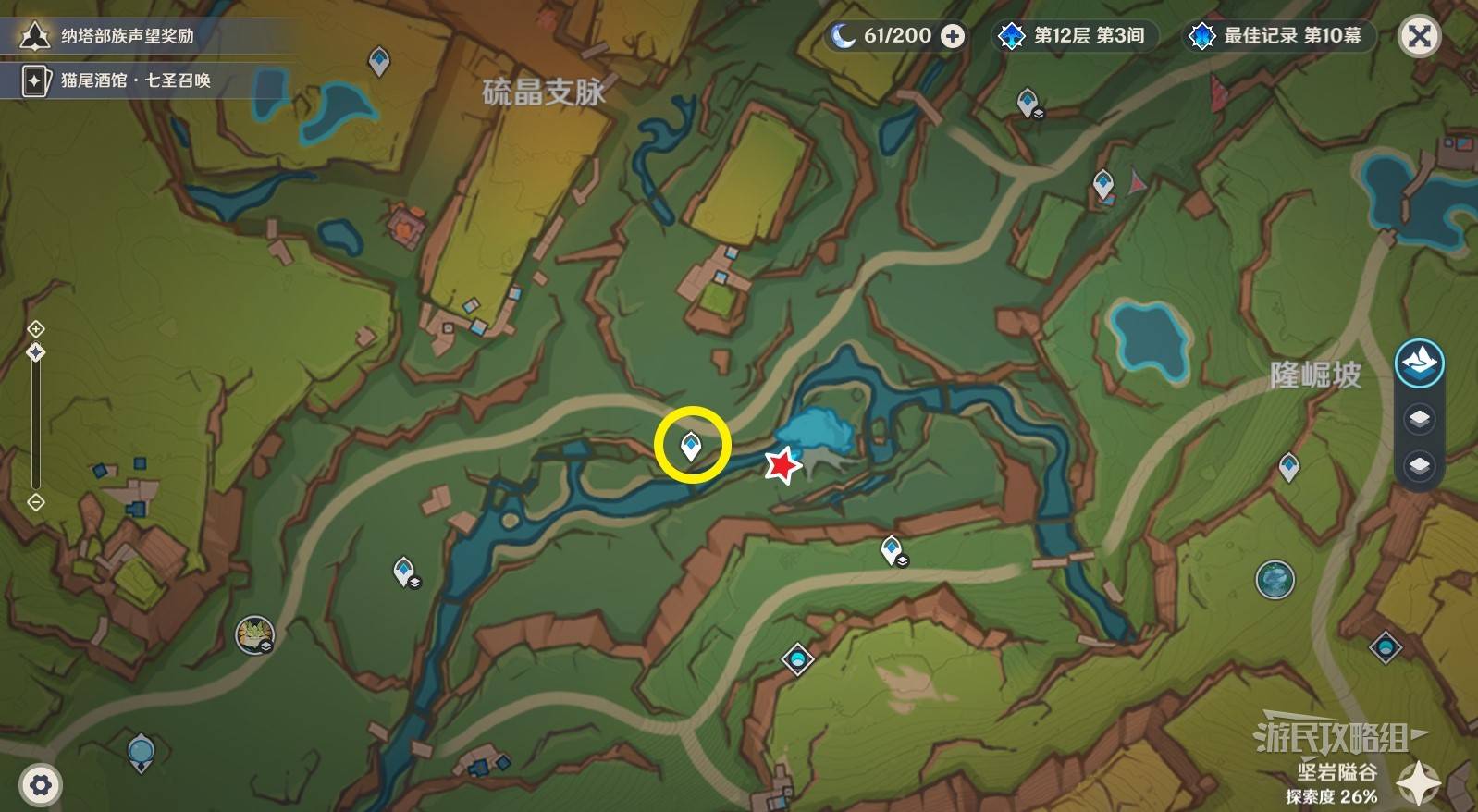Select the teleport waypoint below 隆崛坡 label
This screenshot has height=812, width=1478.
(1288, 467)
